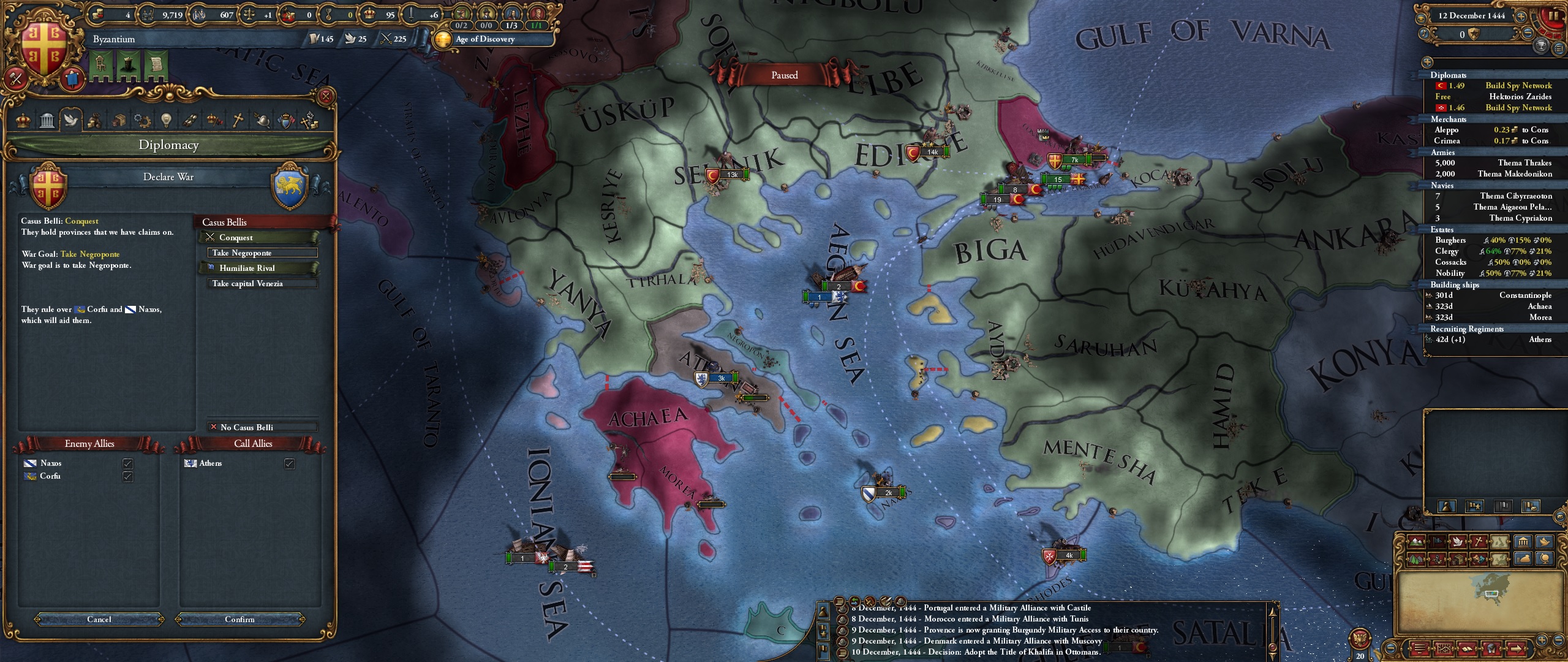Screen dimensions: 1568x662
Task: Expand the outliner with the plus icon
Action: (1427, 62)
